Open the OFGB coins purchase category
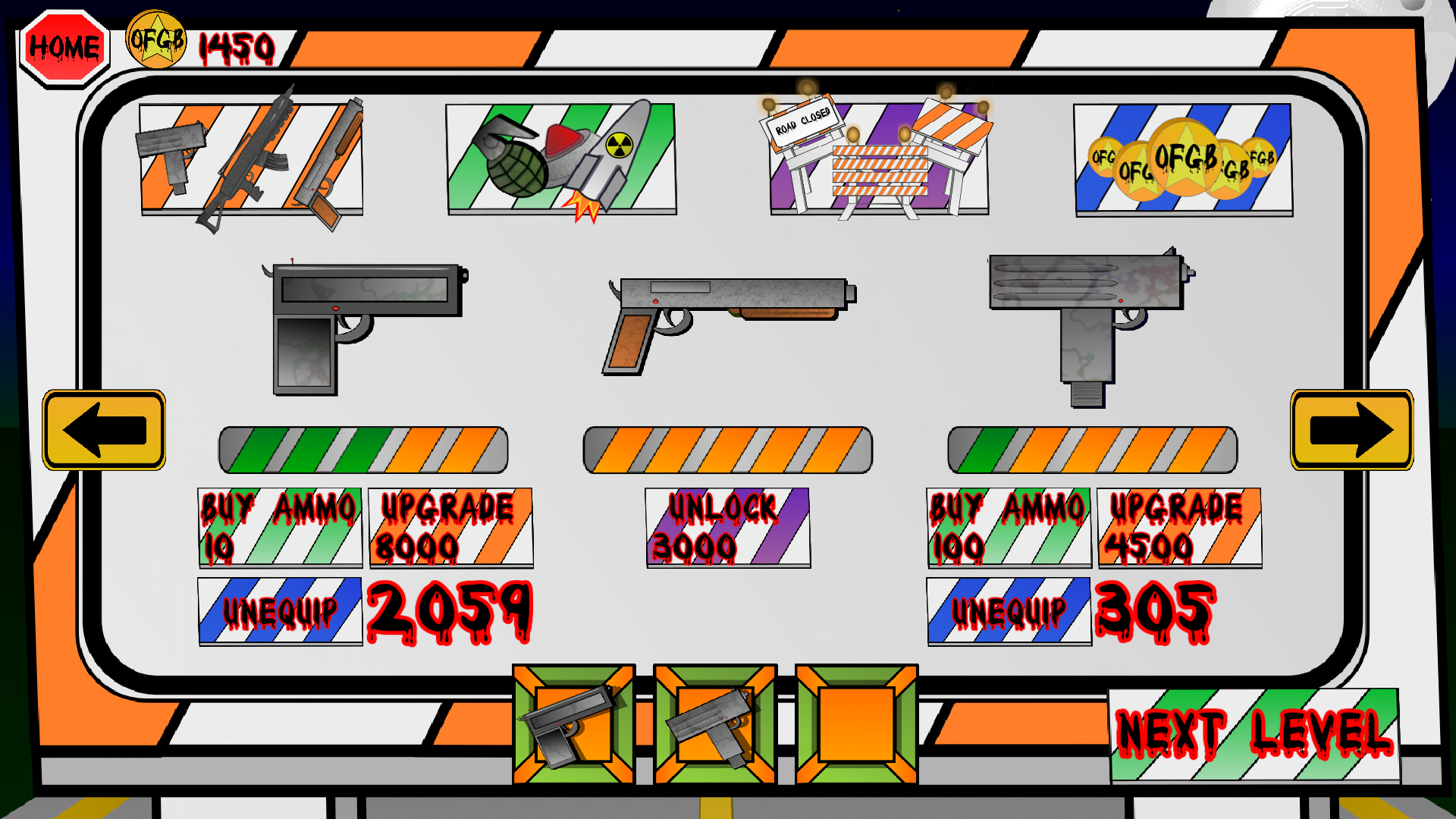This screenshot has width=1456, height=819. click(1183, 159)
